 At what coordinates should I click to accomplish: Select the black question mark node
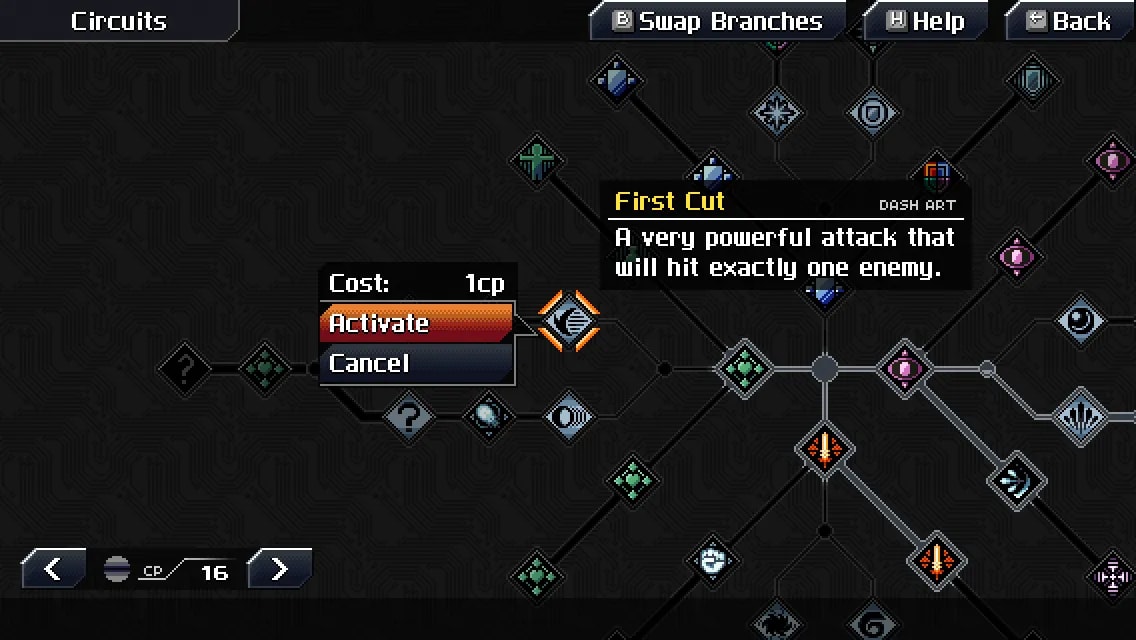pos(185,369)
